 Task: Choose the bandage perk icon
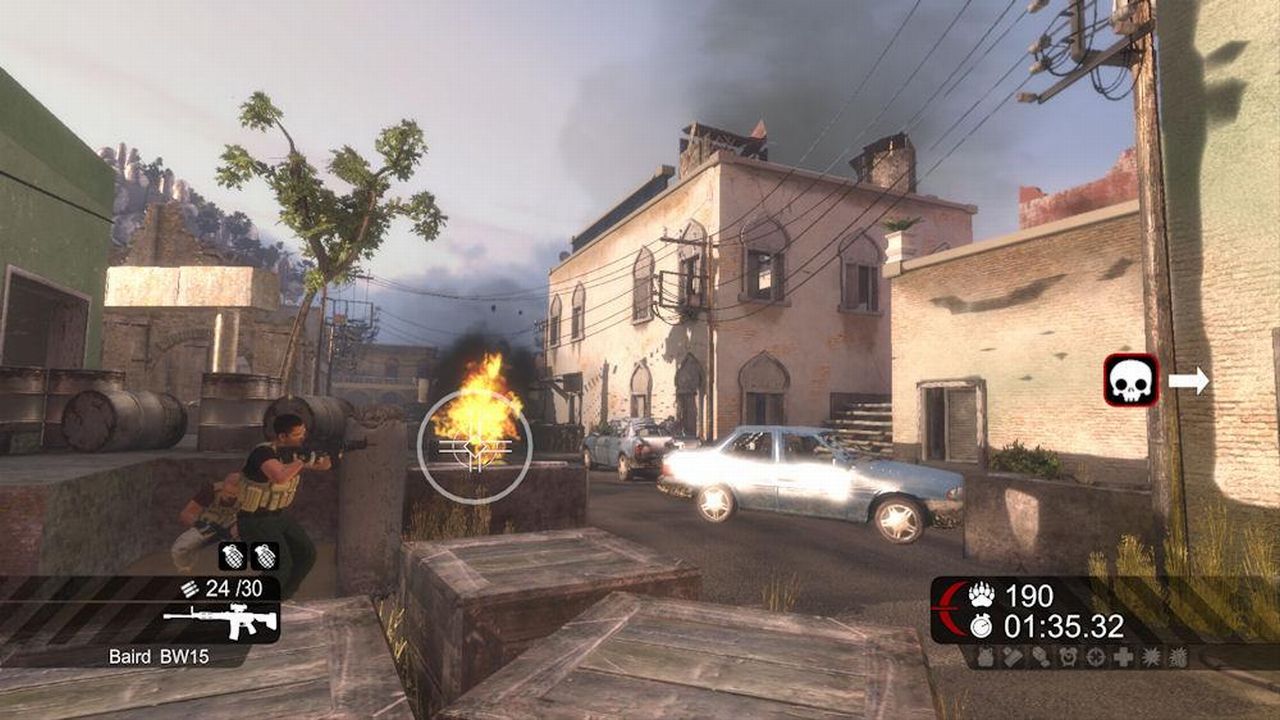pyautogui.click(x=1012, y=657)
